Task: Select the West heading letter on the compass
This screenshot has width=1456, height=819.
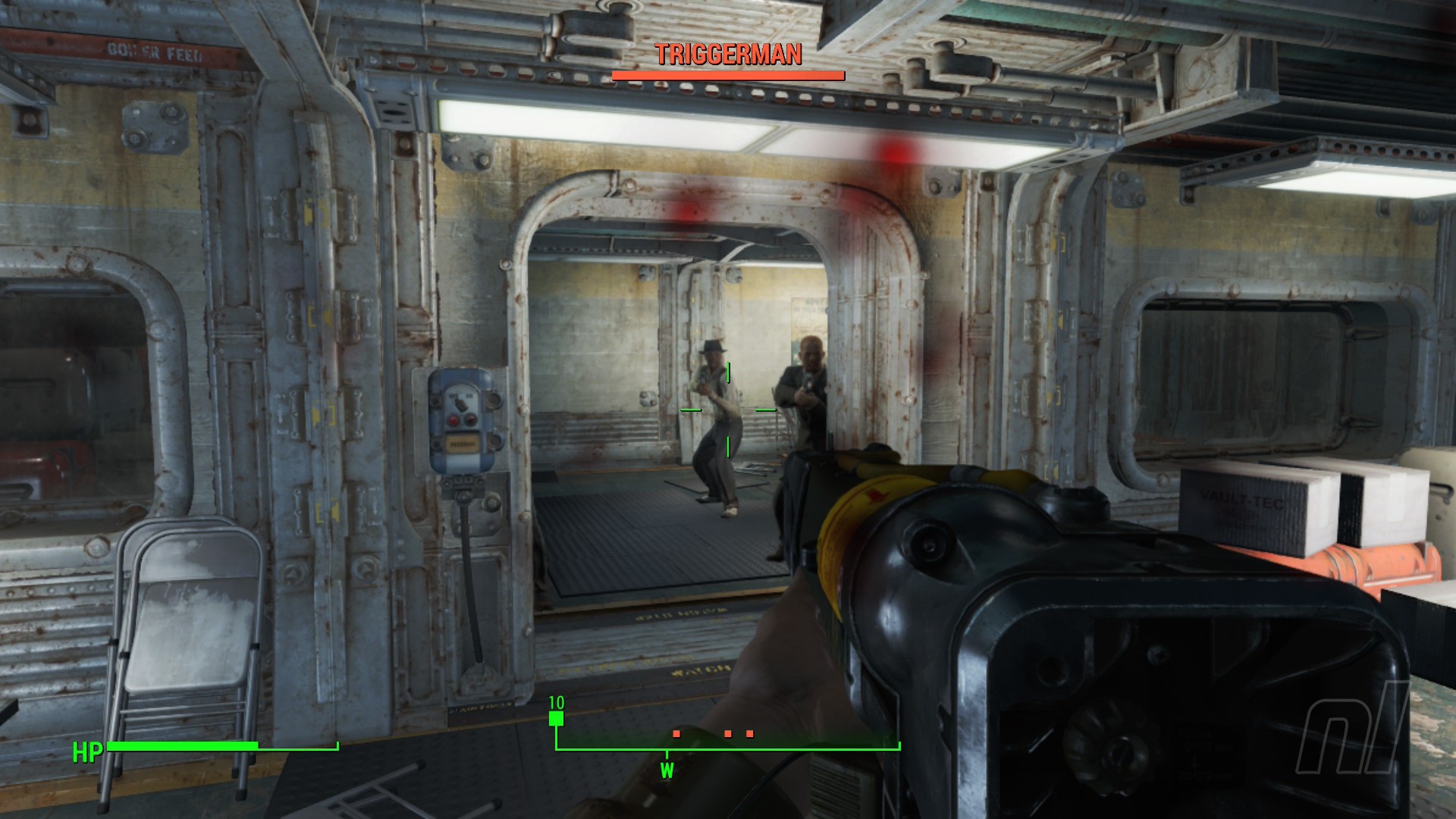Action: (x=667, y=771)
